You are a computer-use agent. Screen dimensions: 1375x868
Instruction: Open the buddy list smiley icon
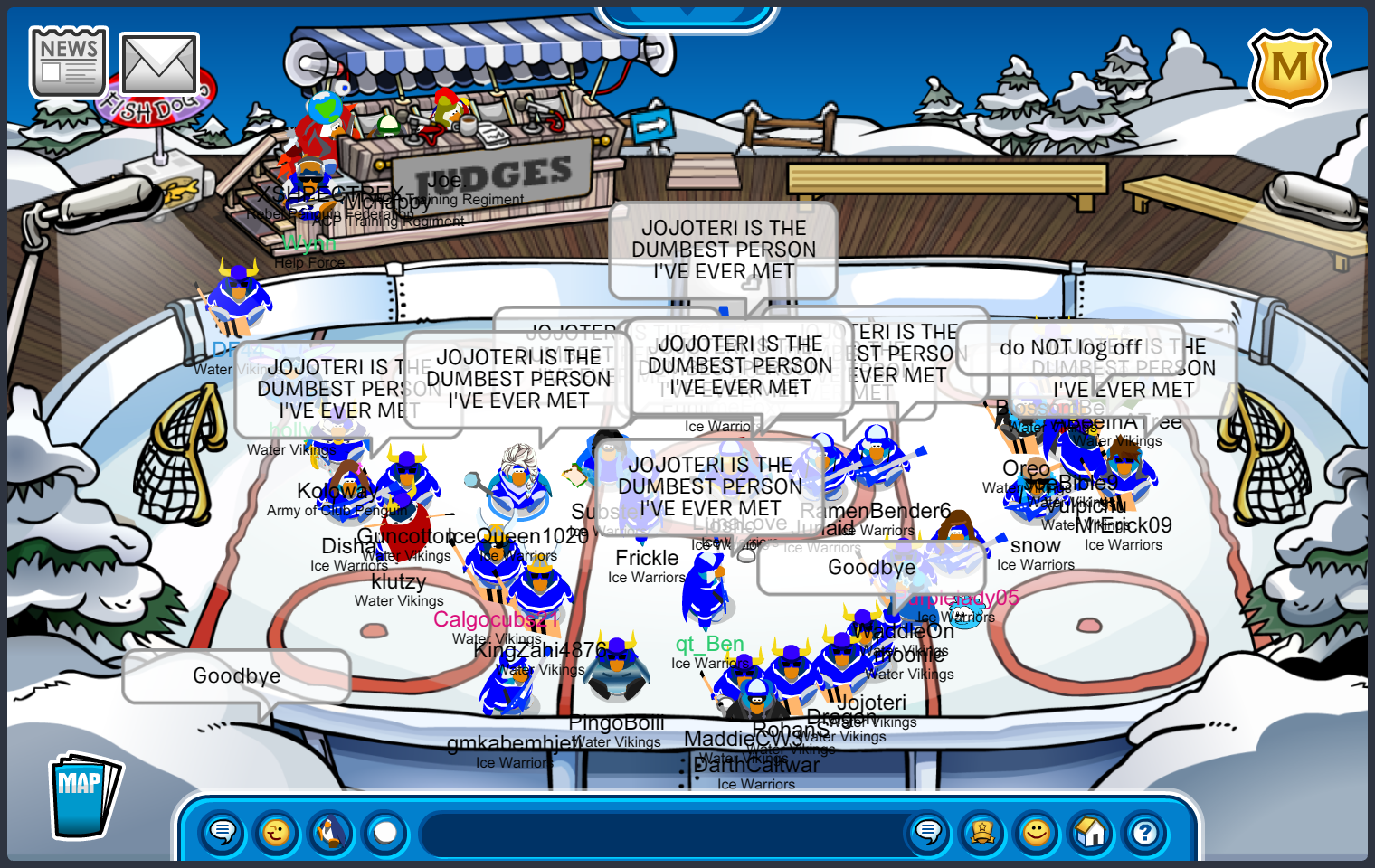1037,832
